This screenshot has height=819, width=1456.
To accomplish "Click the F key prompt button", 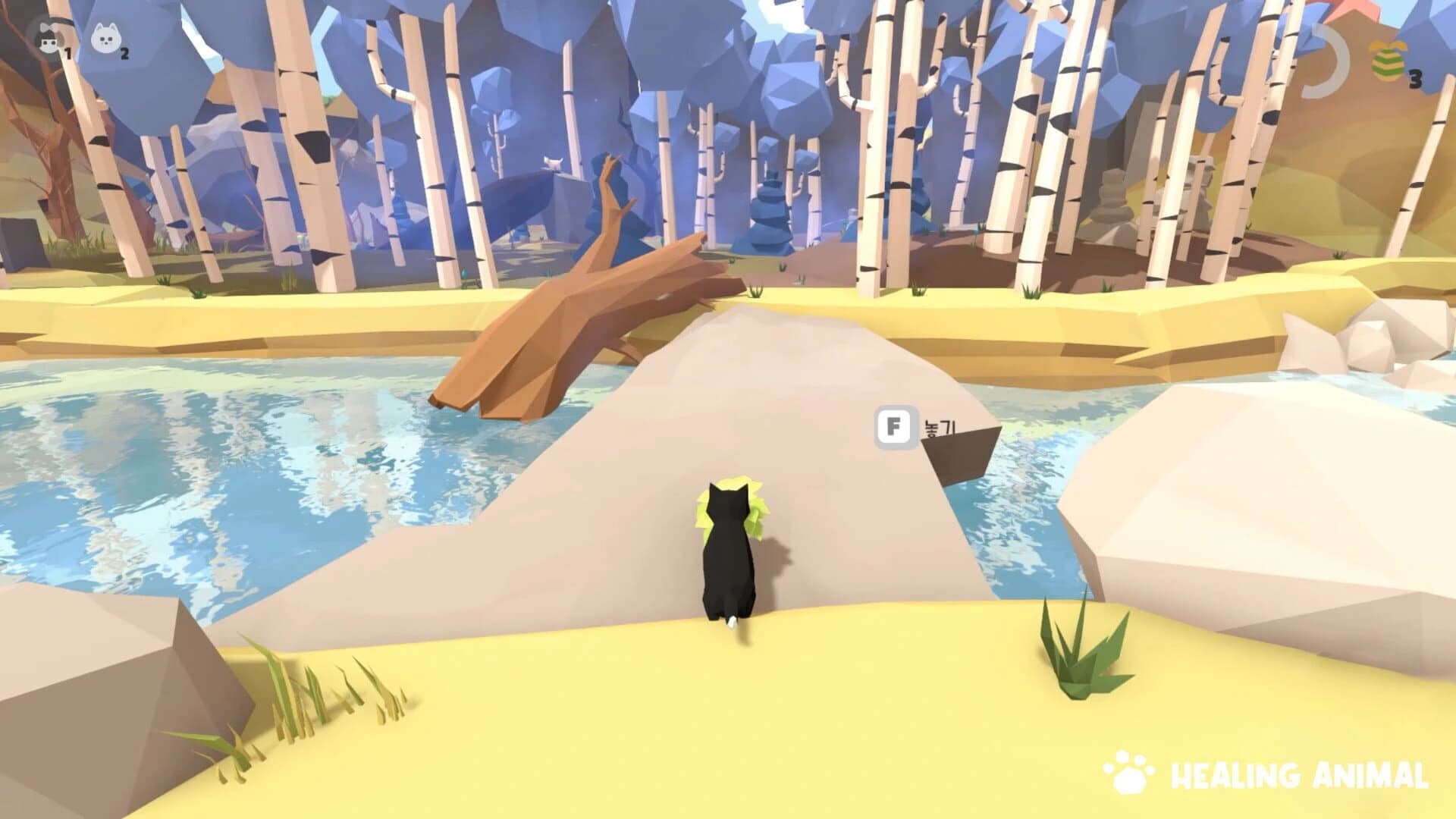I will [896, 427].
